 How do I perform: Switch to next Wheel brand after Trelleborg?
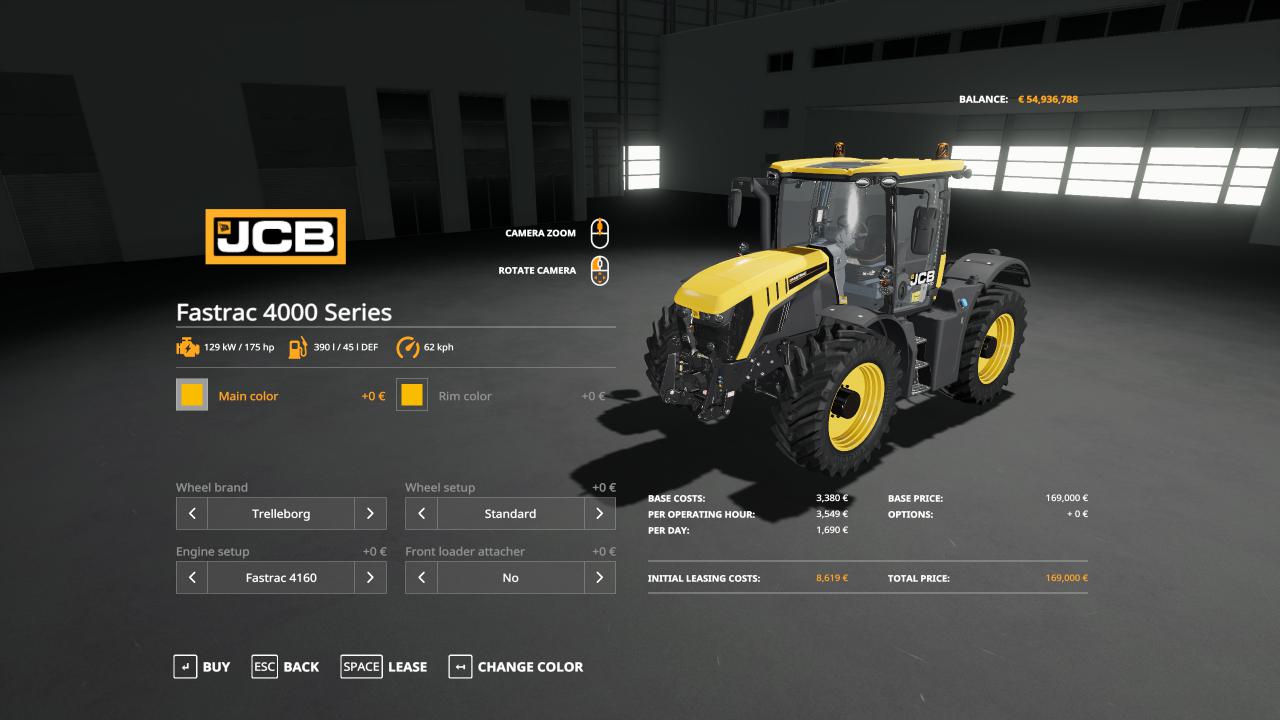pyautogui.click(x=370, y=514)
